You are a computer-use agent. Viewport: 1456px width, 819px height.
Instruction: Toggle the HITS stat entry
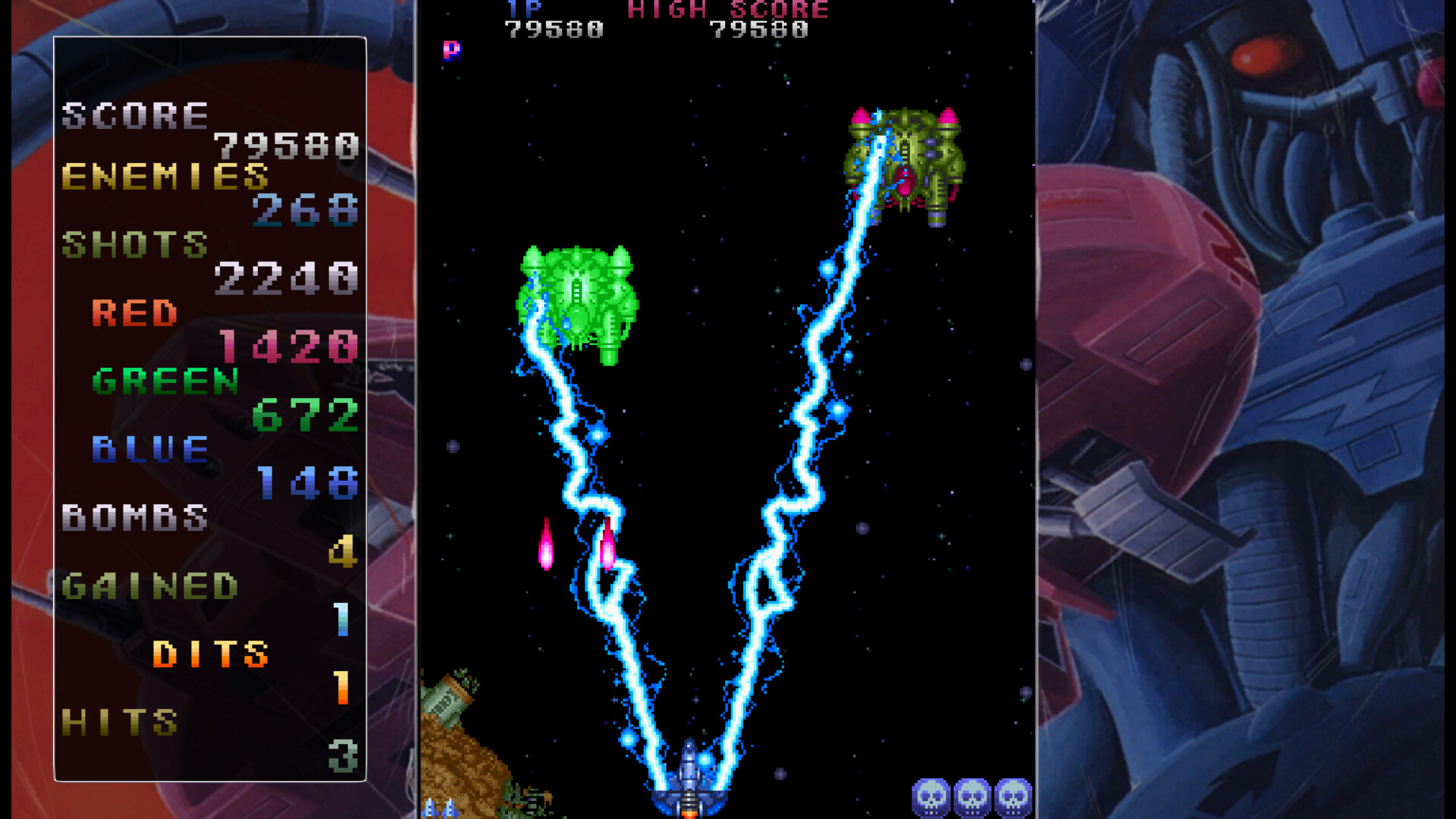tap(121, 720)
